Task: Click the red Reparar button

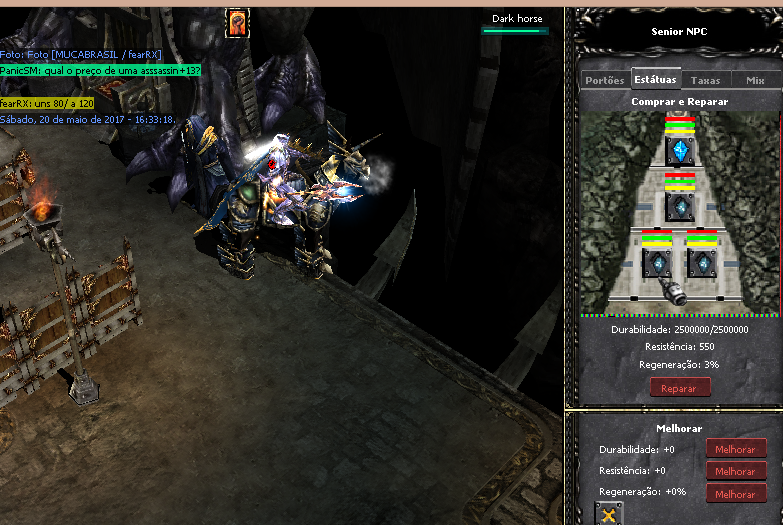Action: [680, 387]
